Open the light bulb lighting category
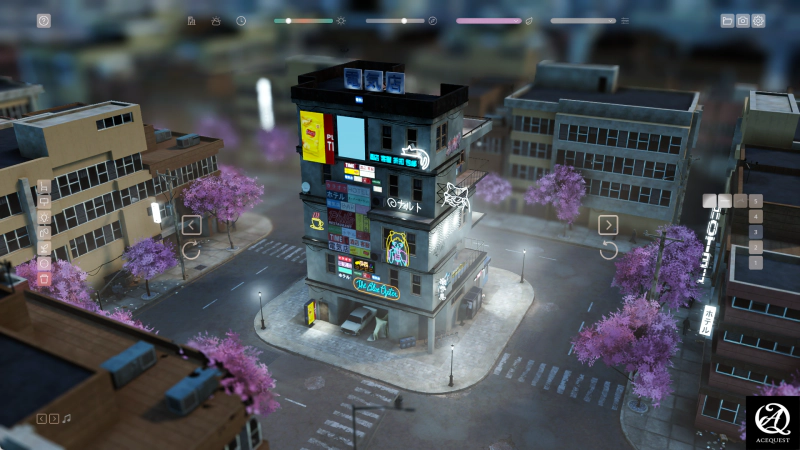Viewport: 800px width, 450px height. (x=44, y=217)
